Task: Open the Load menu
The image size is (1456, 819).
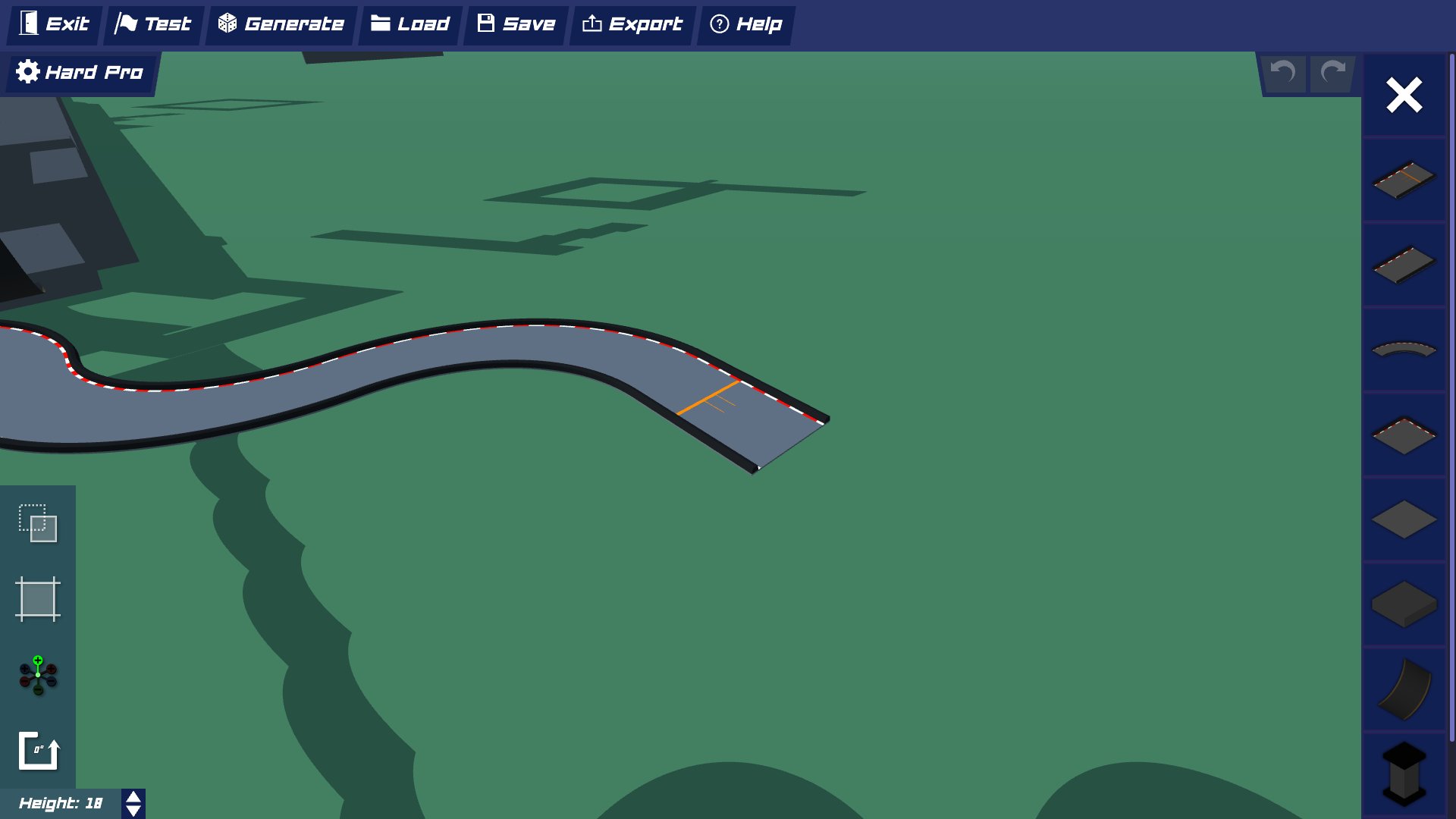Action: (409, 24)
